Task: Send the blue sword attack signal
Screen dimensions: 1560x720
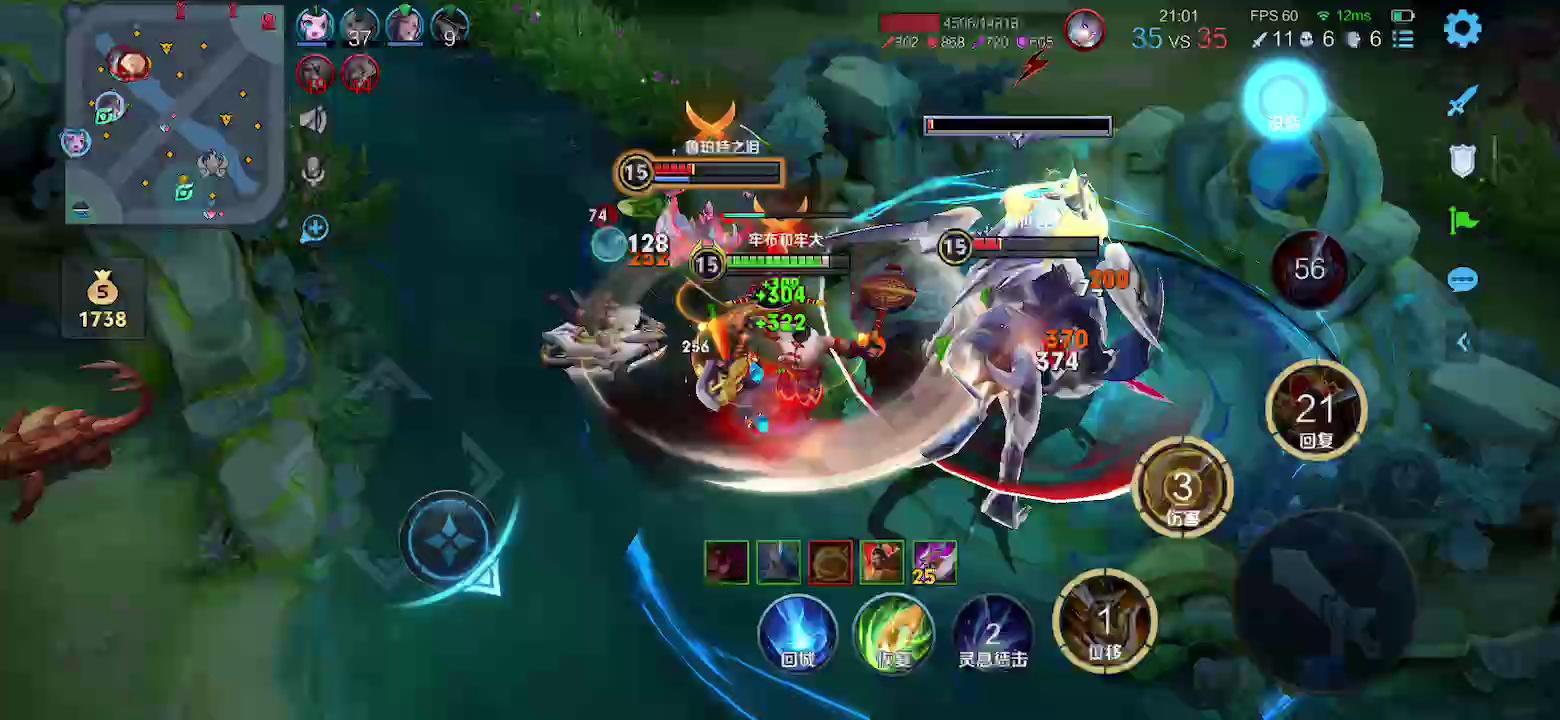Action: 1462,101
